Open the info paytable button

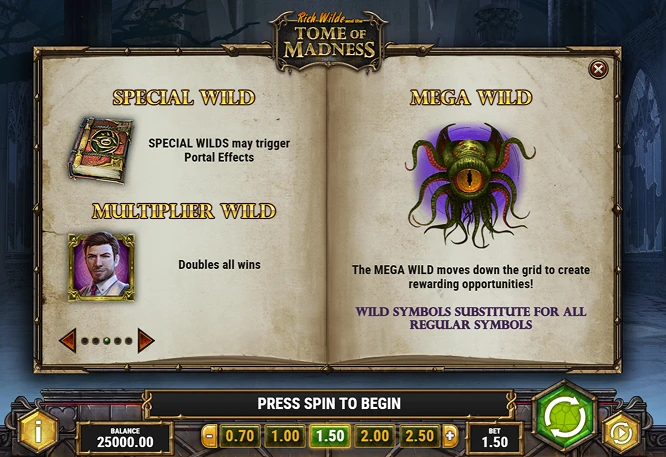click(38, 431)
